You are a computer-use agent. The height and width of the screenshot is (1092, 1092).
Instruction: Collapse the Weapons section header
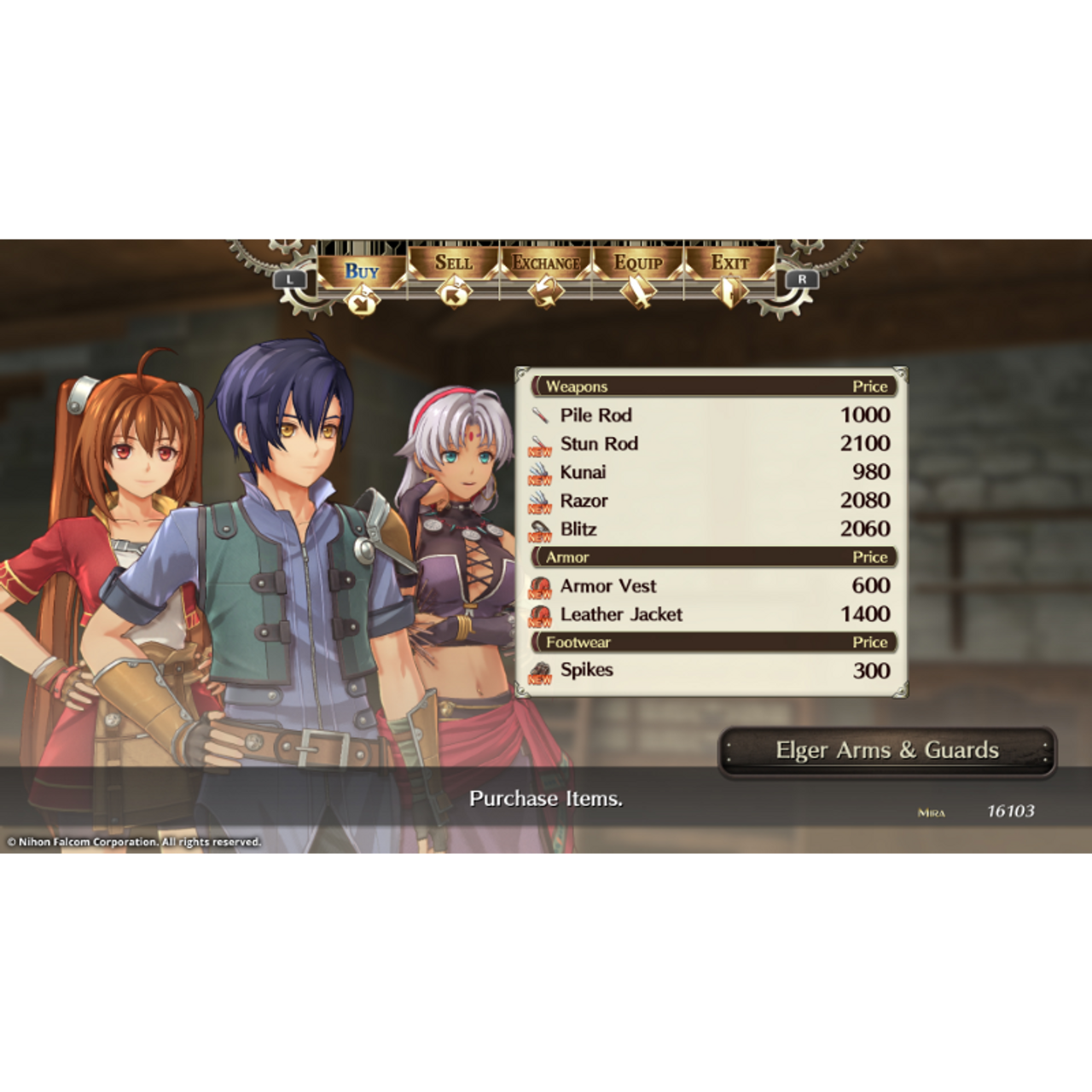pyautogui.click(x=578, y=386)
